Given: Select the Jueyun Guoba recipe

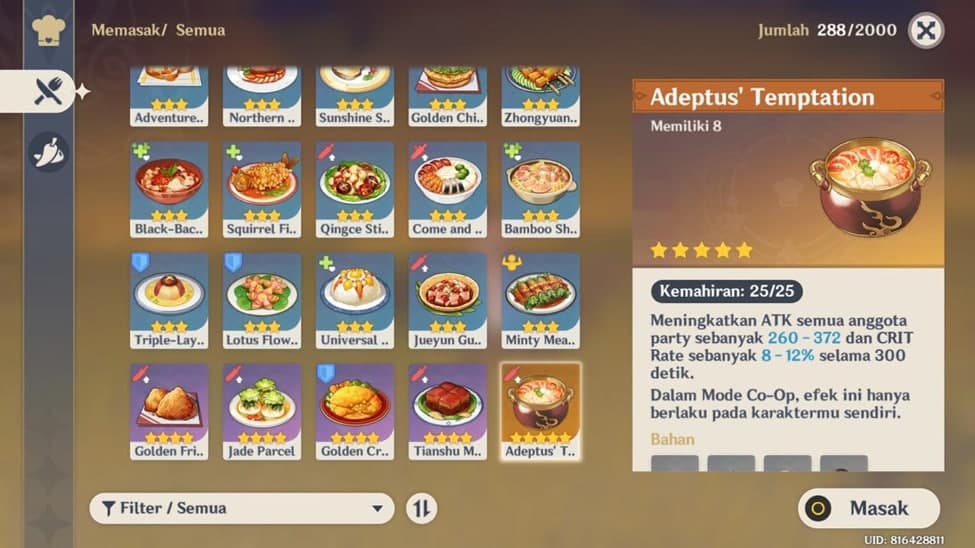Looking at the screenshot, I should click(x=448, y=299).
